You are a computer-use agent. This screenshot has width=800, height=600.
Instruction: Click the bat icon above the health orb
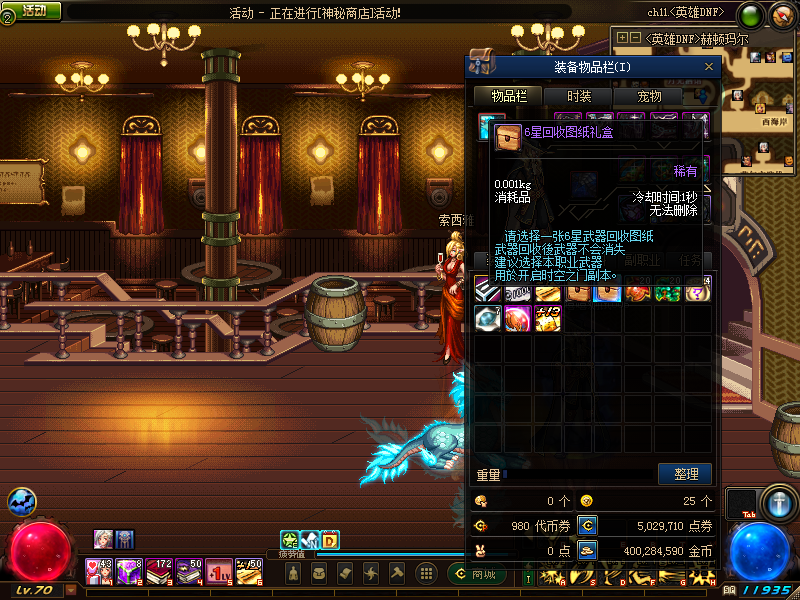click(x=21, y=502)
